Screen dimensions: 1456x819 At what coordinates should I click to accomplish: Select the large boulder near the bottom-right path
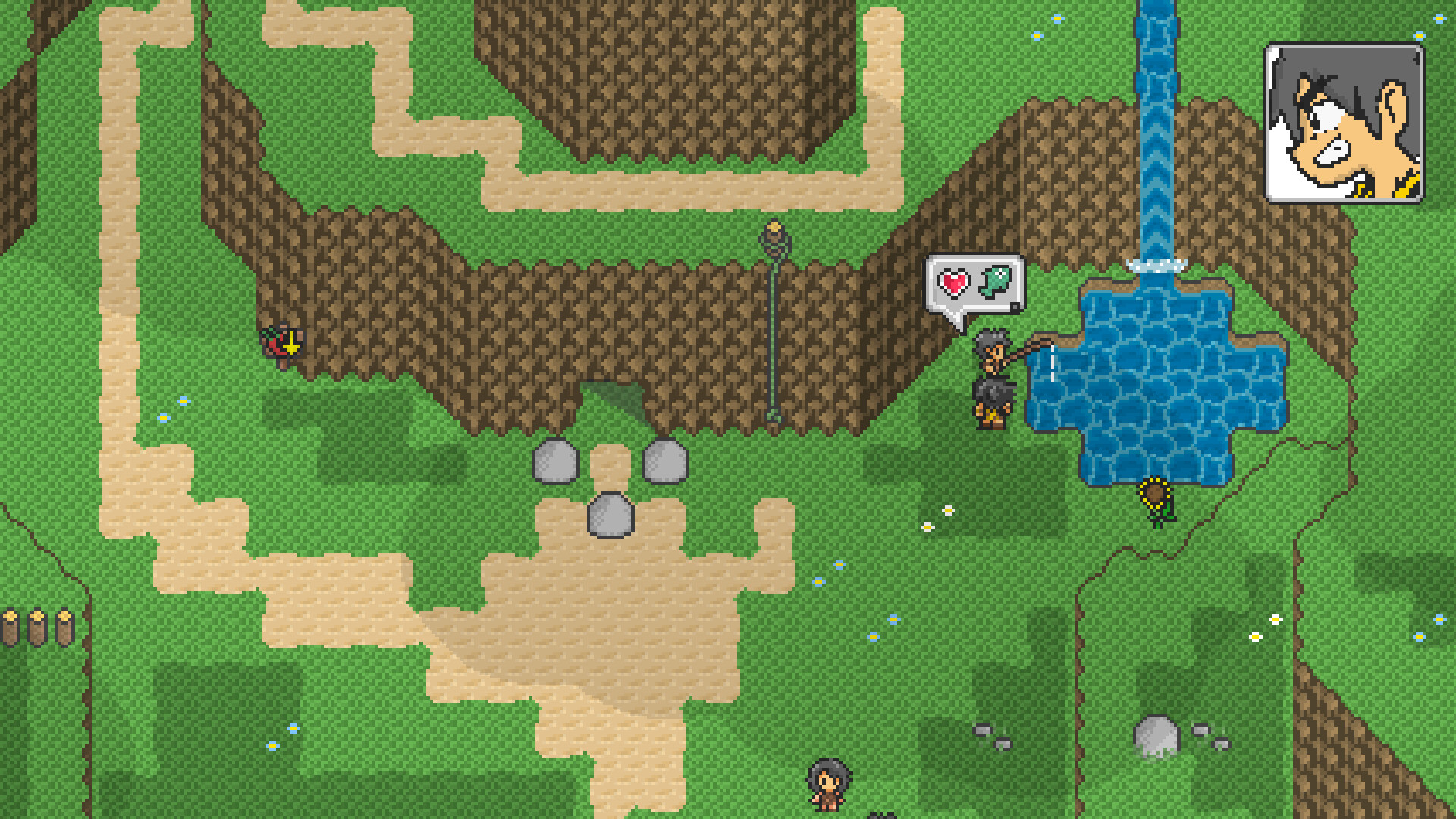(x=1156, y=736)
